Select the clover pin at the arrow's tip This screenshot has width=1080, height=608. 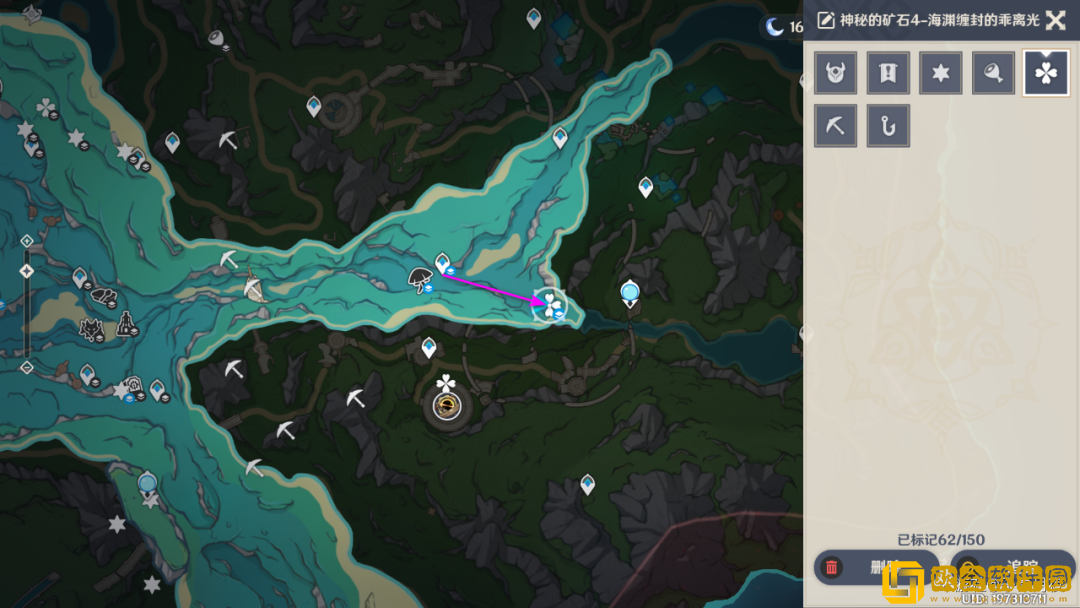550,303
